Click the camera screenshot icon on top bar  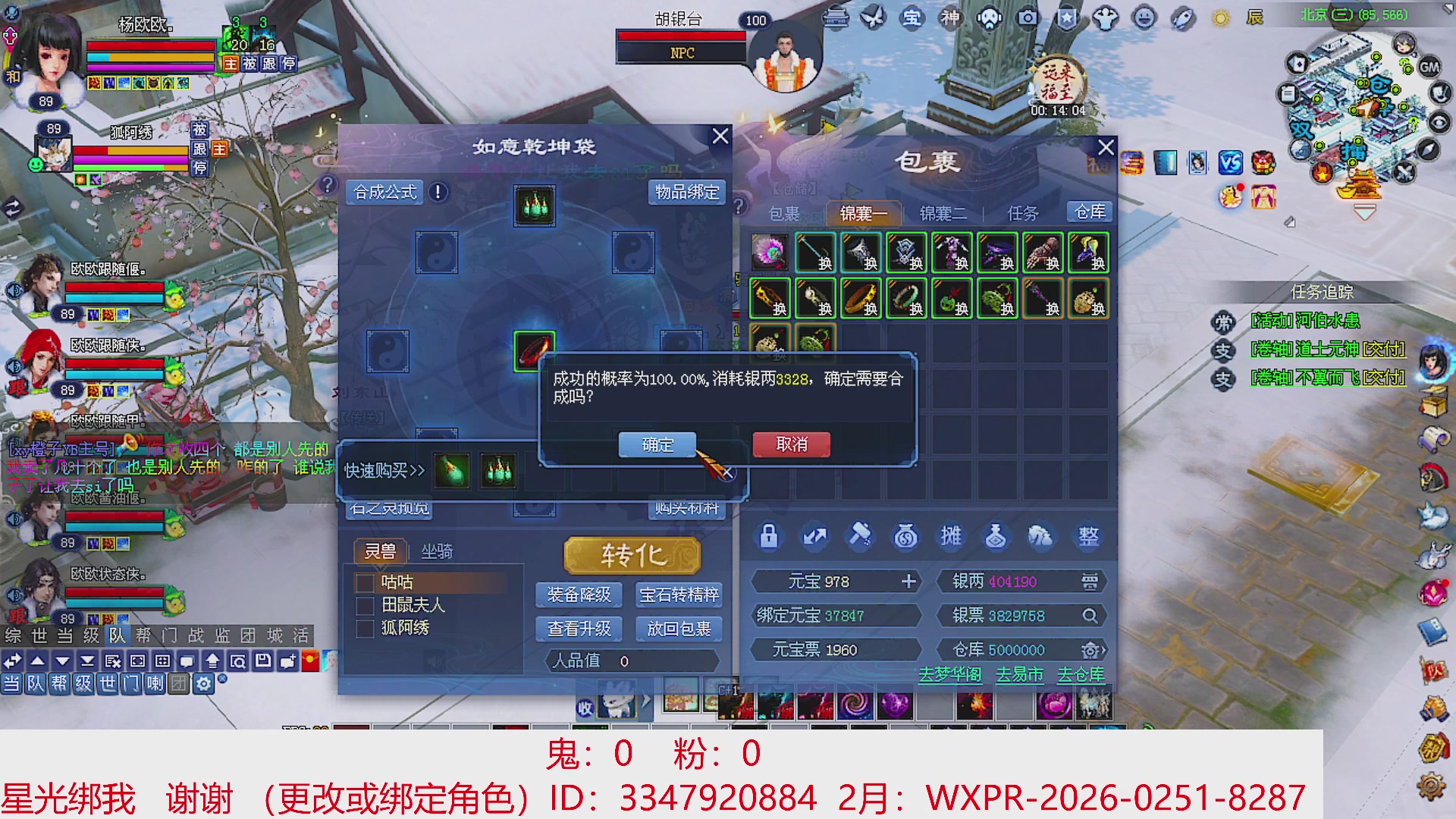1025,17
